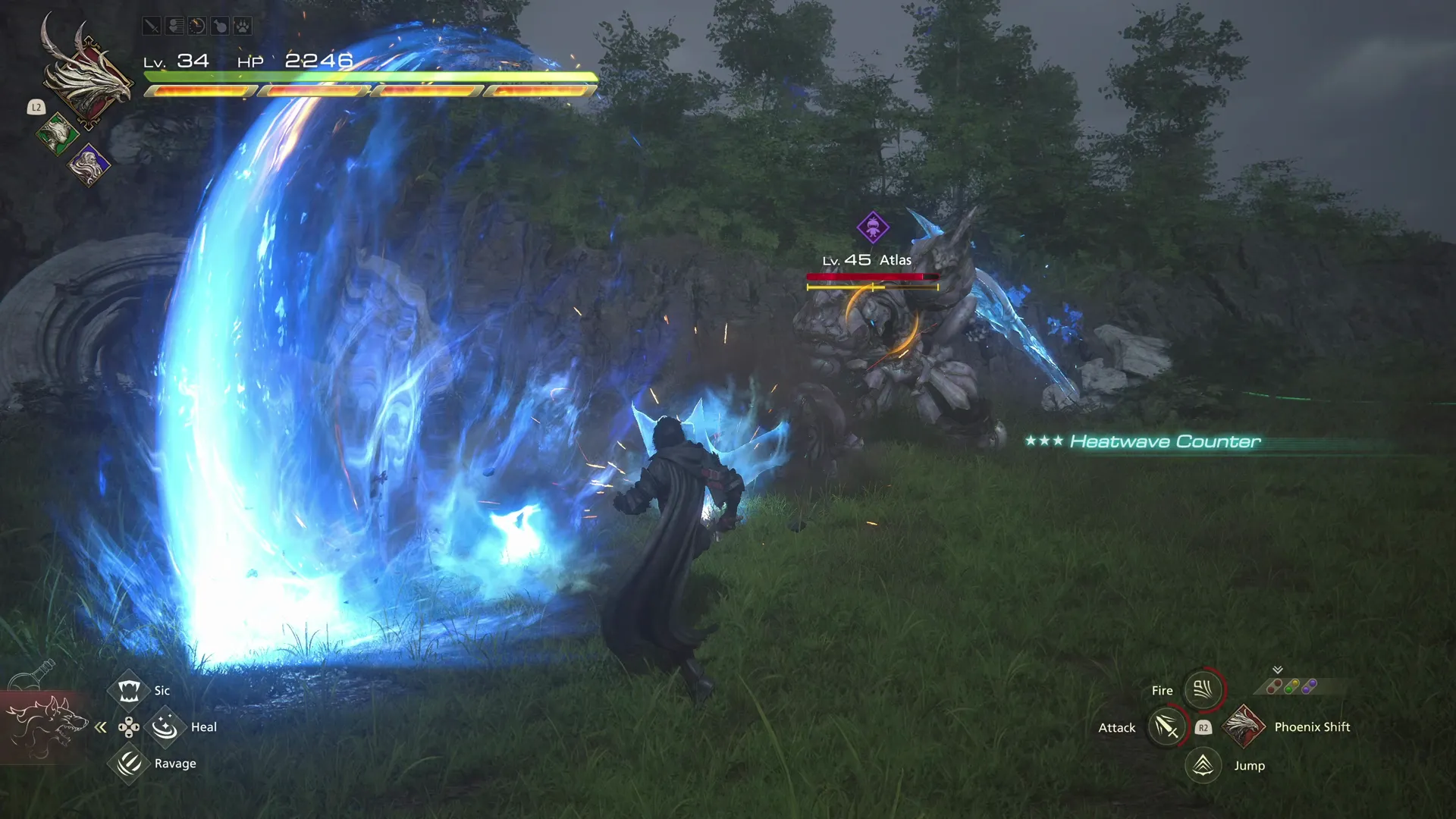Click the charging circular cooldown icon near the HP bar
The height and width of the screenshot is (819, 1456).
coord(196,26)
